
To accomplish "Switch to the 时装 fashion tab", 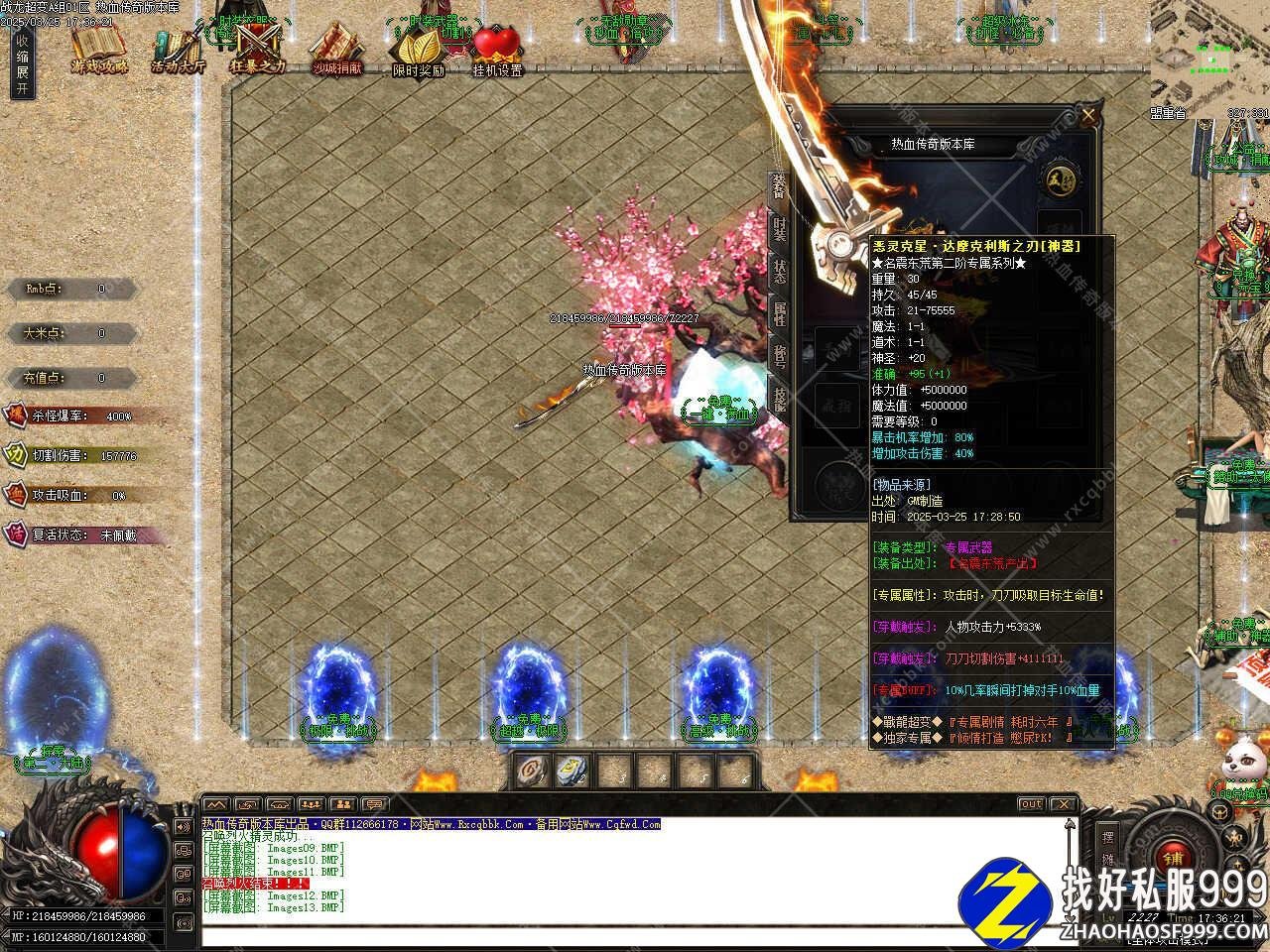I will [779, 230].
